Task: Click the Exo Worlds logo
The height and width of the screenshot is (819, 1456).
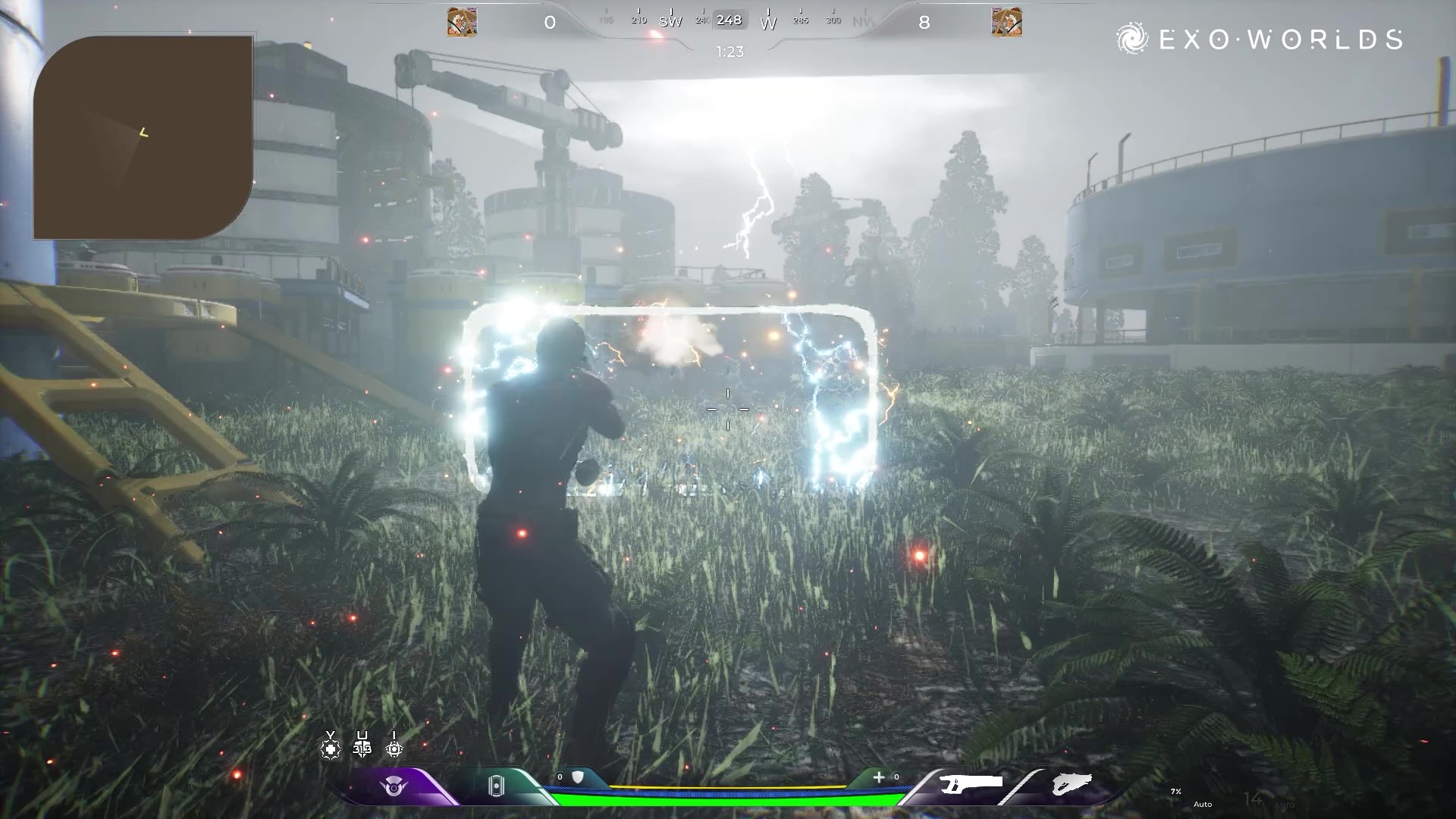Action: pyautogui.click(x=1259, y=39)
